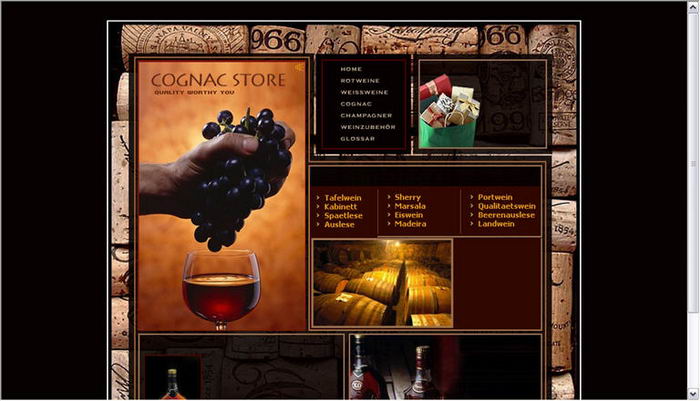Choose the Auslese link
Image resolution: width=700 pixels, height=401 pixels.
339,225
